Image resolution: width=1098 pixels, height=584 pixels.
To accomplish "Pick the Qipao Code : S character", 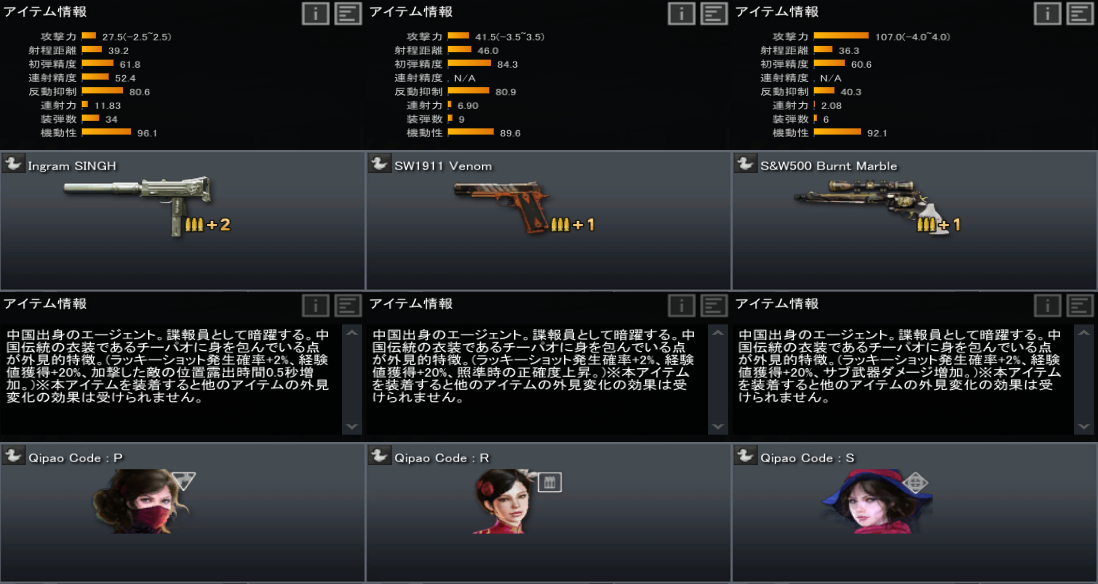I will (914, 512).
